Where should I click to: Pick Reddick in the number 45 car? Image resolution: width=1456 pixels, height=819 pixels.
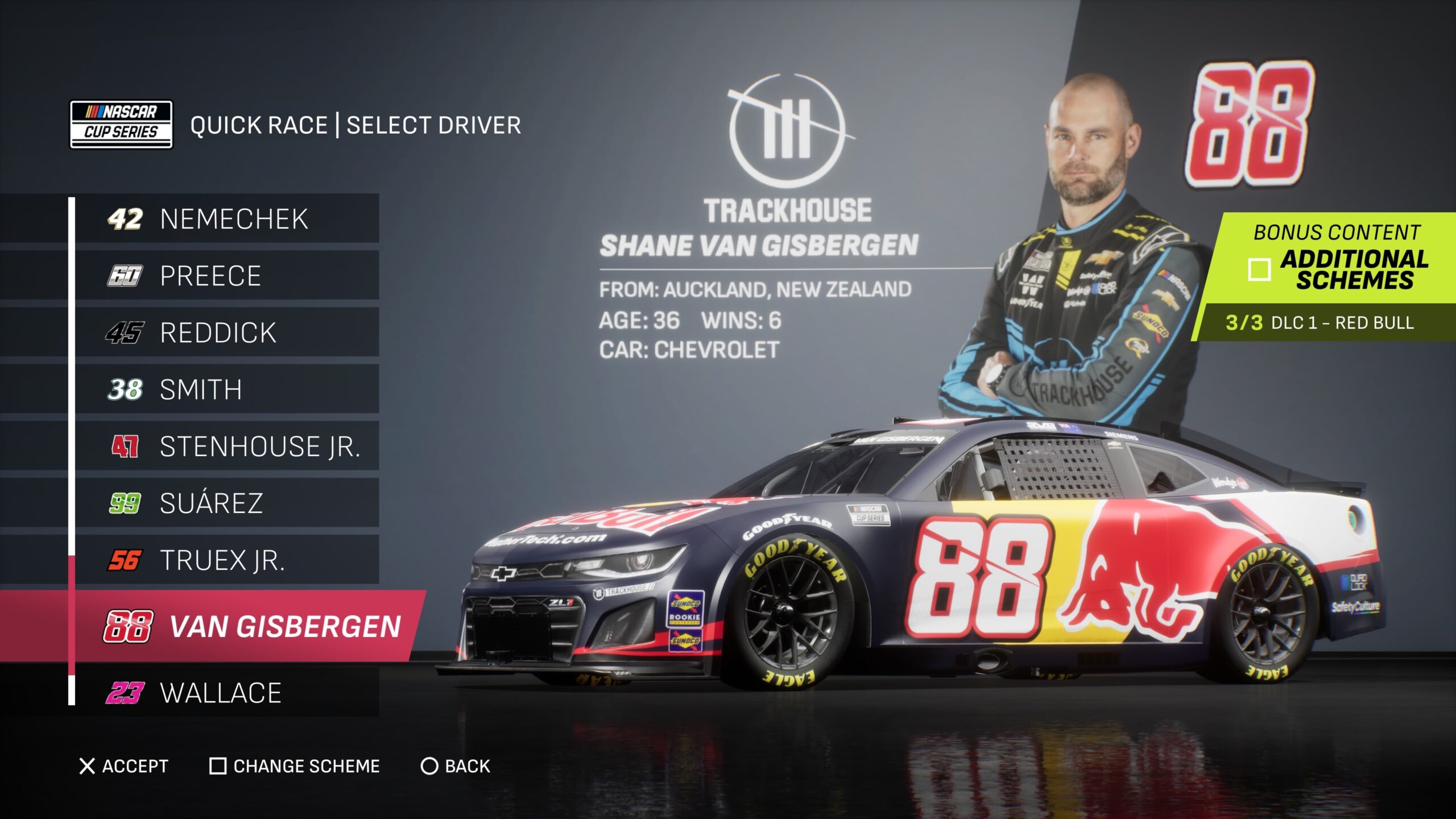(x=227, y=333)
